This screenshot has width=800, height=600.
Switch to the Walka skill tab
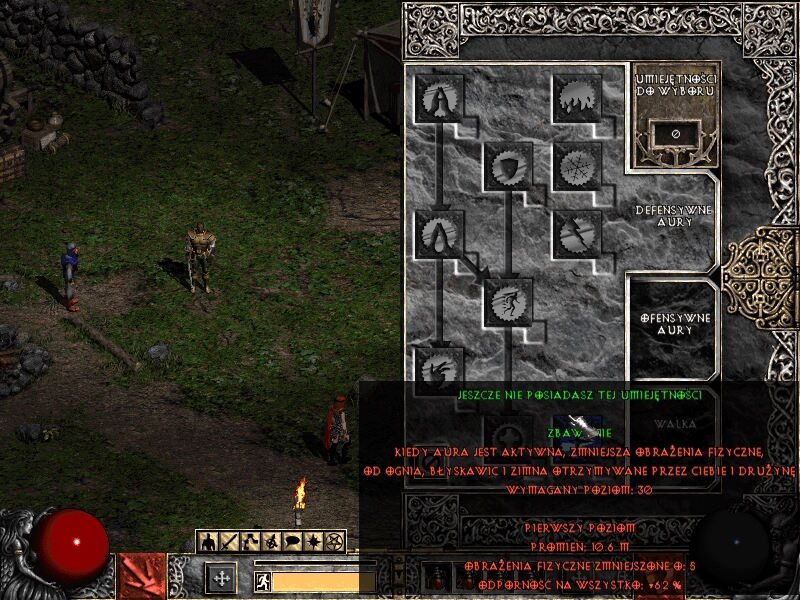(x=675, y=426)
